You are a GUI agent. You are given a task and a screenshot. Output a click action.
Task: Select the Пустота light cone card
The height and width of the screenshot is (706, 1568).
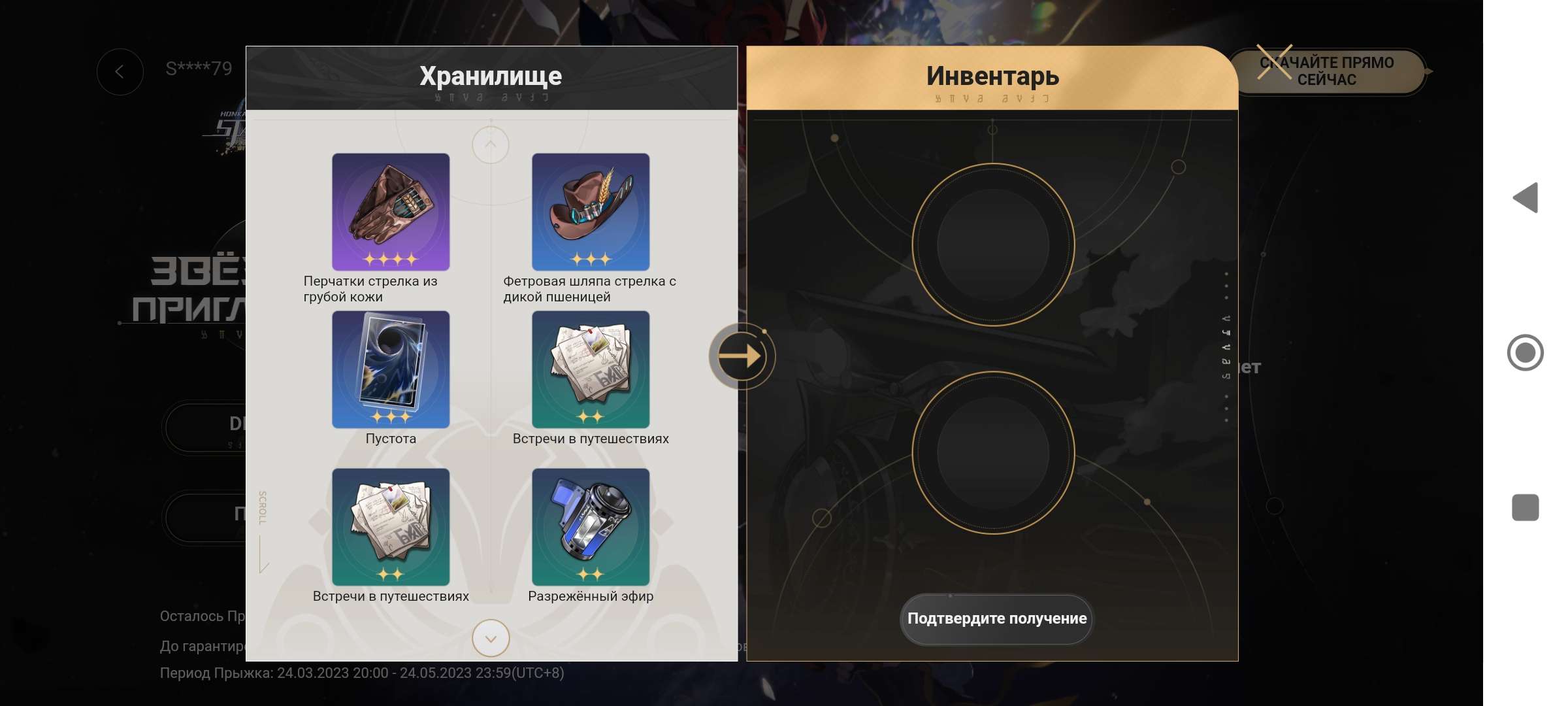[391, 369]
